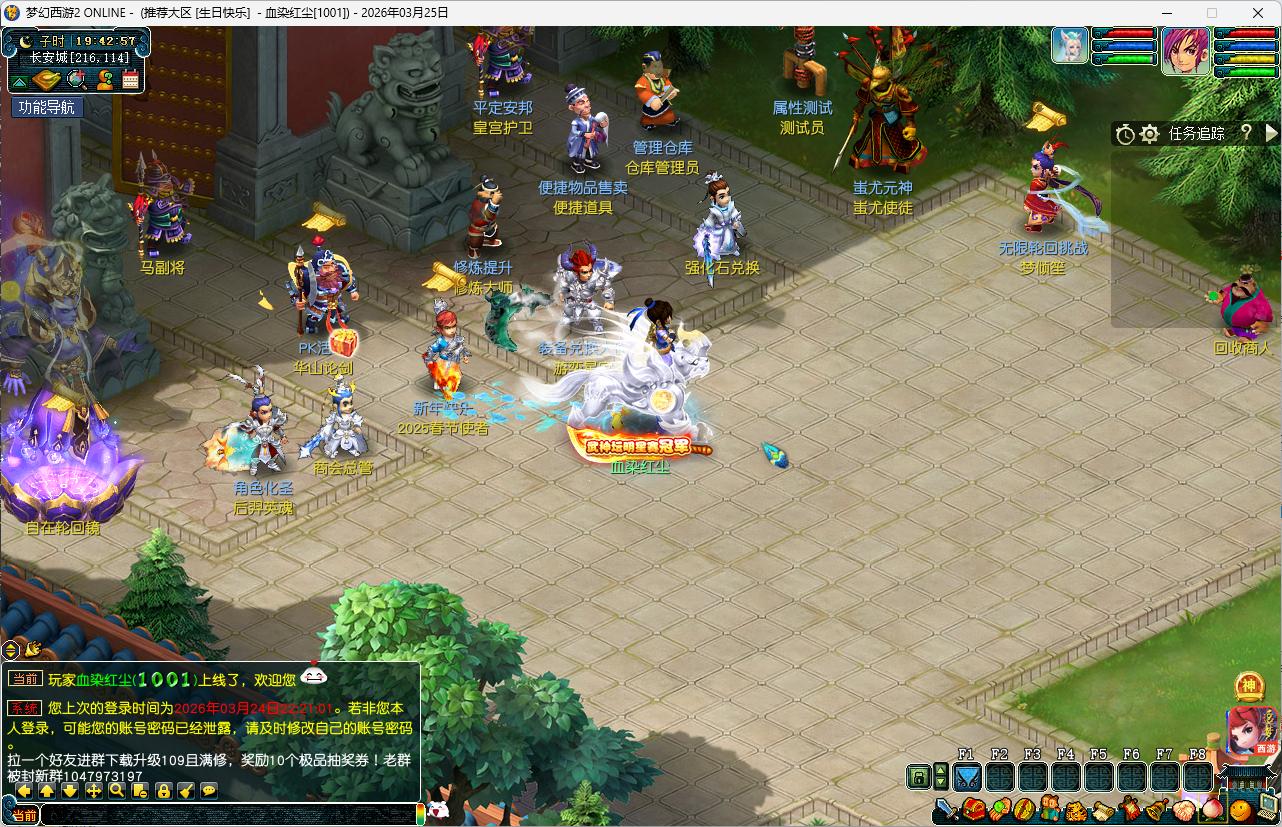The width and height of the screenshot is (1282, 827).
Task: Open the quest scroll icon in bottom bar
Action: point(1103,809)
